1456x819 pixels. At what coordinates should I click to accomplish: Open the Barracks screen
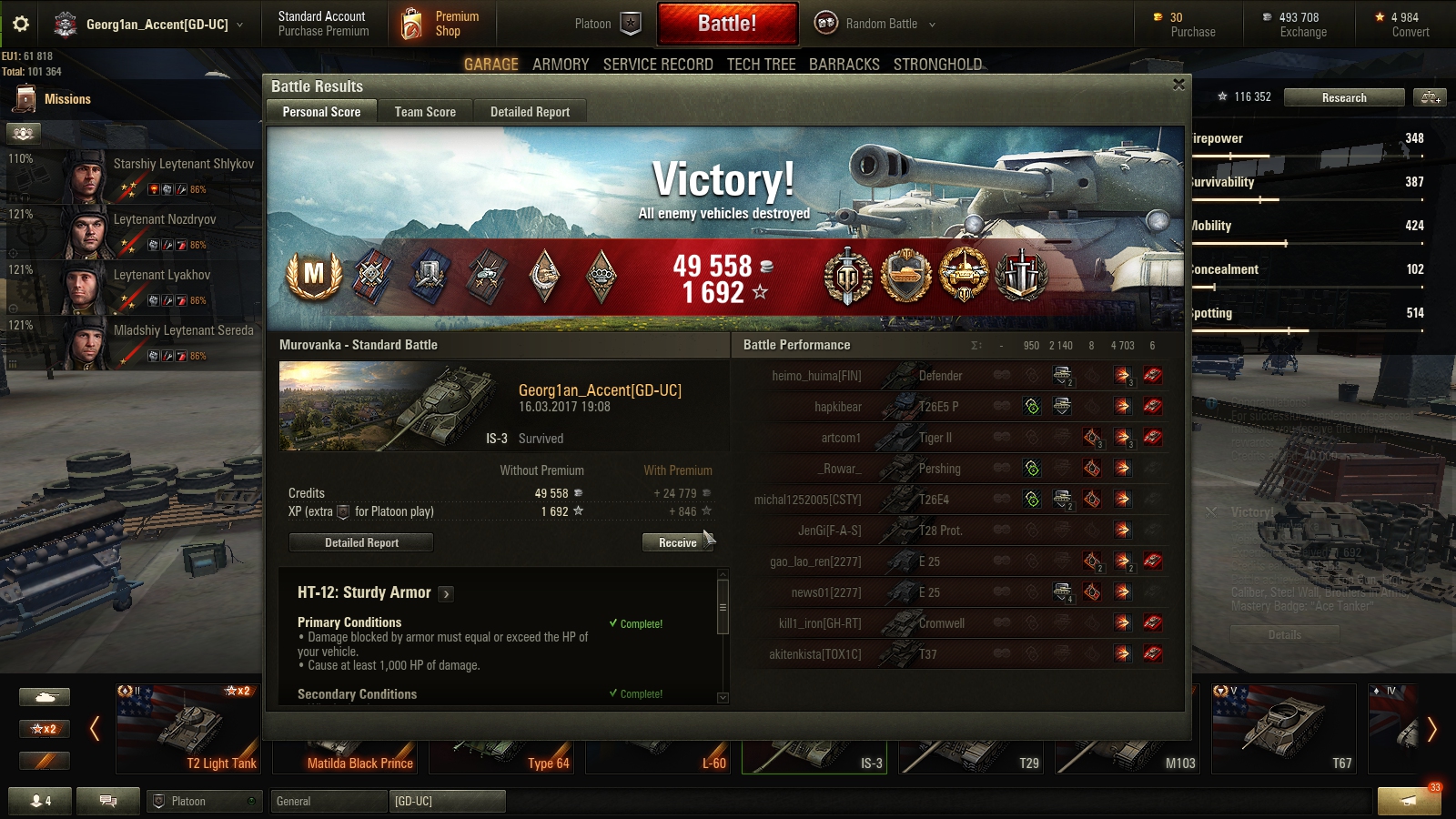point(844,65)
